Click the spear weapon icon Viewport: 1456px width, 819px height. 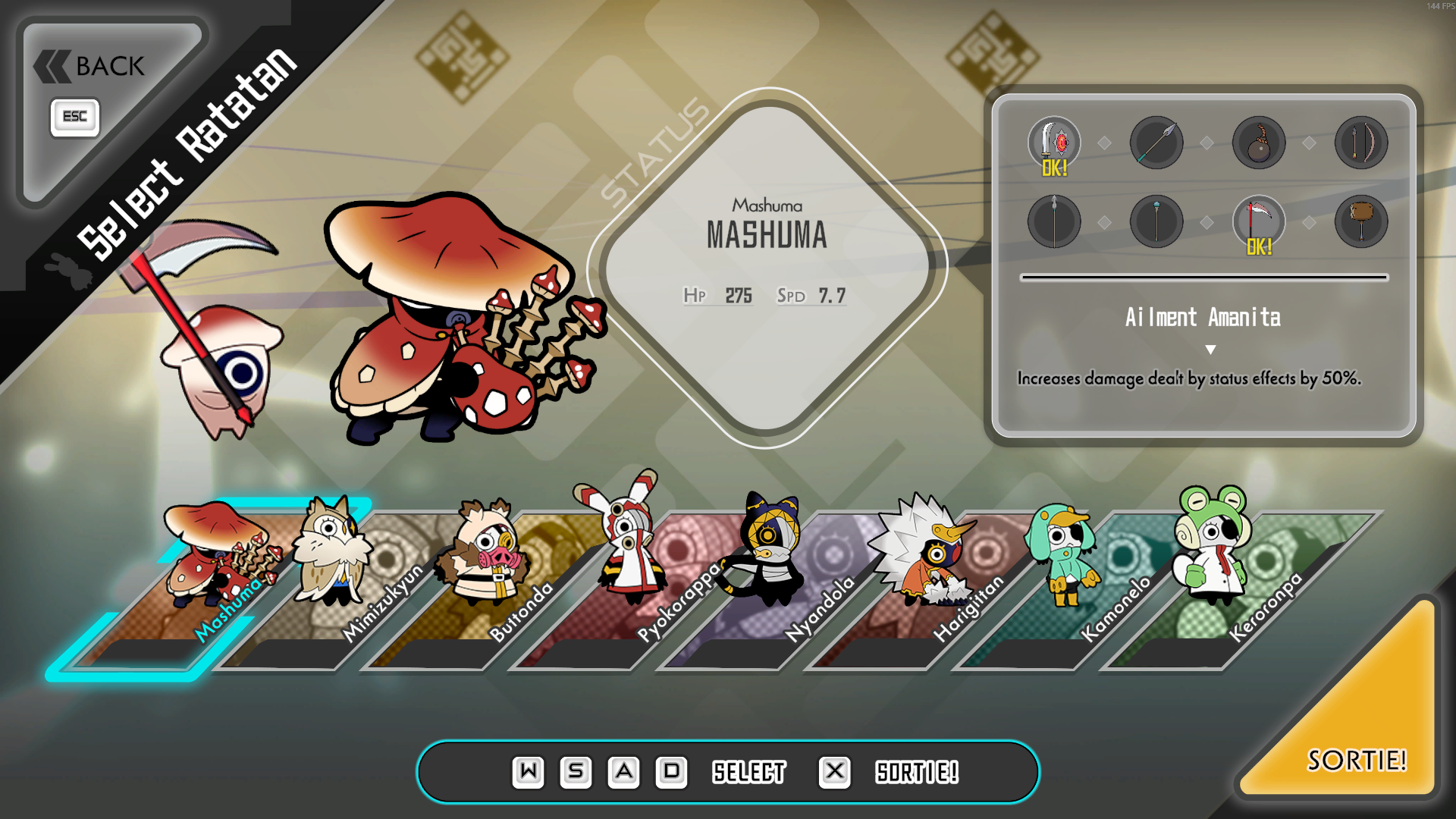point(1156,143)
